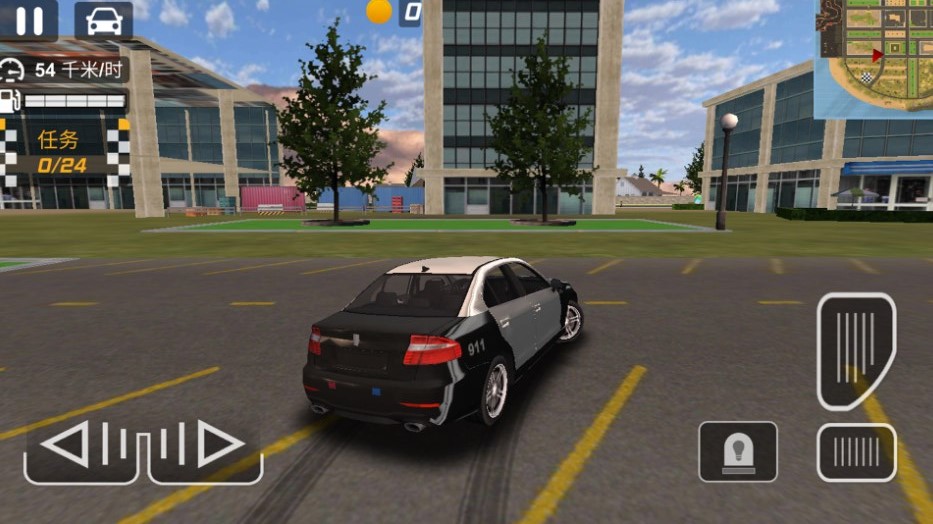Tap the tall gas pedal
This screenshot has width=933, height=524.
[x=856, y=351]
